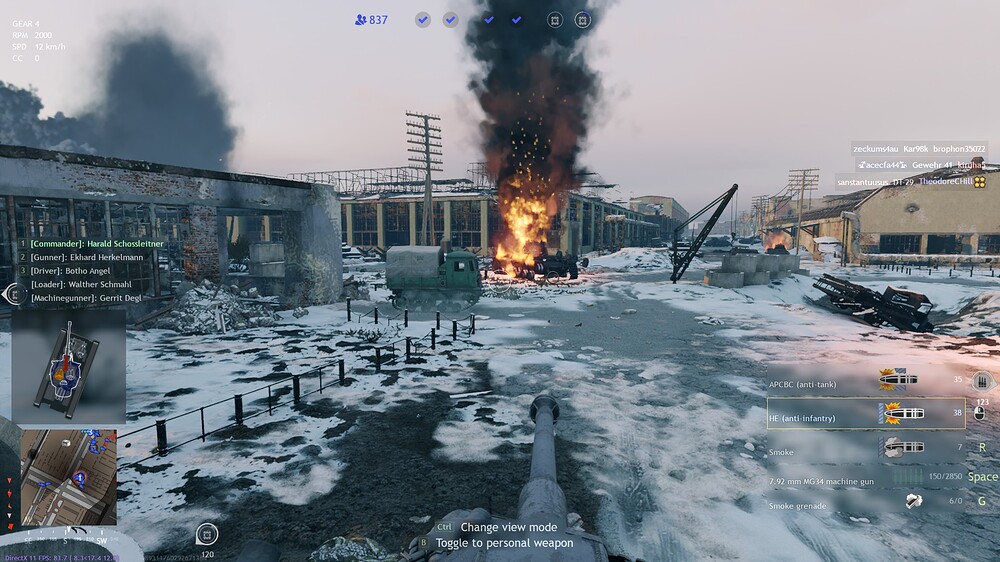This screenshot has height=562, width=1000.
Task: Switch to Gunner Ekhard Herkelmann
Action: pyautogui.click(x=88, y=257)
